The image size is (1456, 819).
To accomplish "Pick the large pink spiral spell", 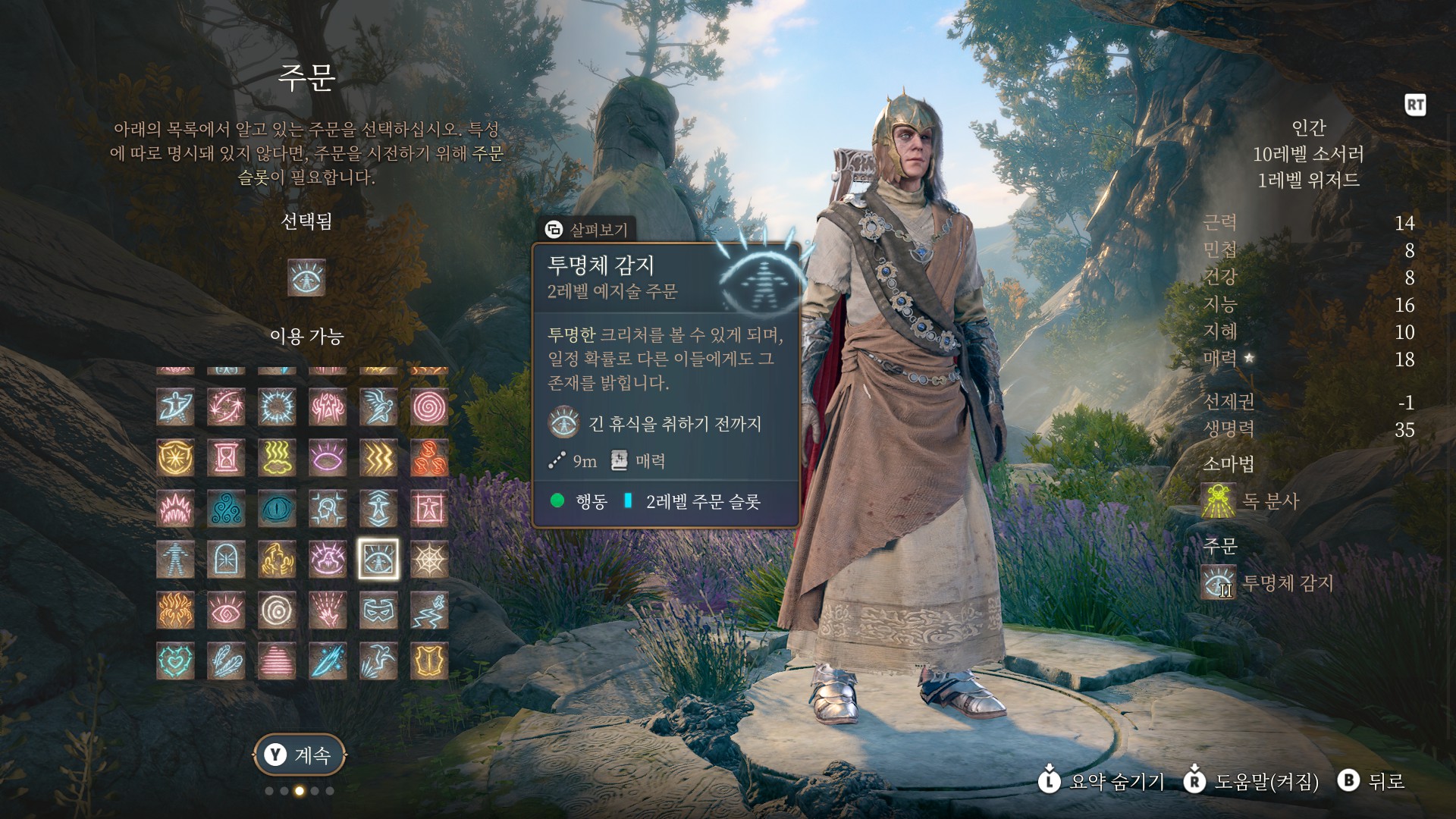I will (x=429, y=407).
